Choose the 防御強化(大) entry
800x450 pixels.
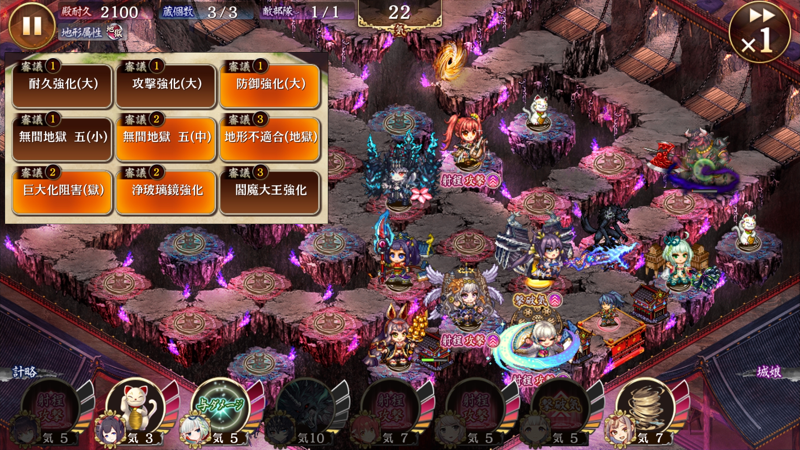point(269,85)
